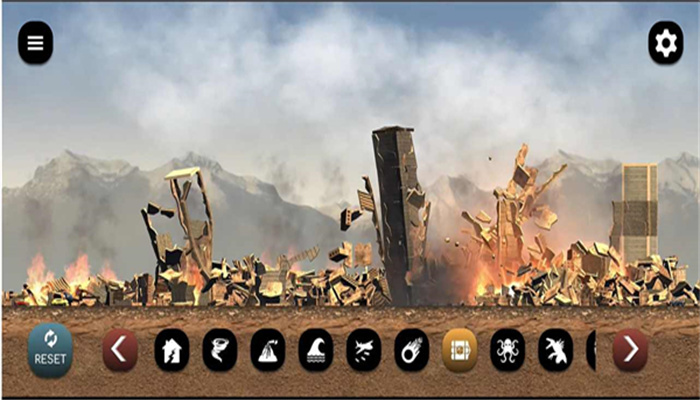Image resolution: width=700 pixels, height=400 pixels.
Task: Select the cracked house earthquake icon
Action: click(172, 350)
